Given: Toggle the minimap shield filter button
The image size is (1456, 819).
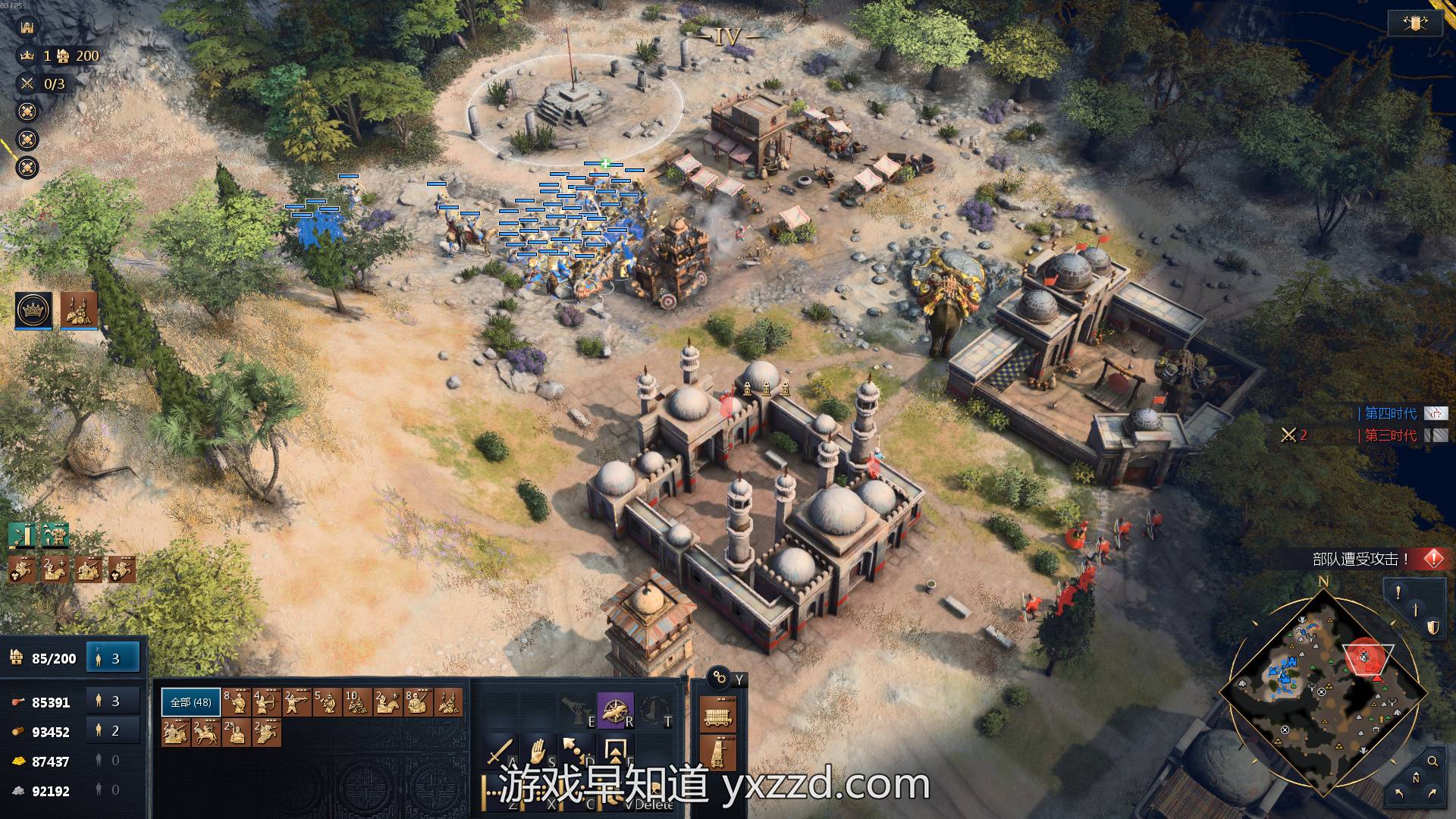Looking at the screenshot, I should 1432,627.
